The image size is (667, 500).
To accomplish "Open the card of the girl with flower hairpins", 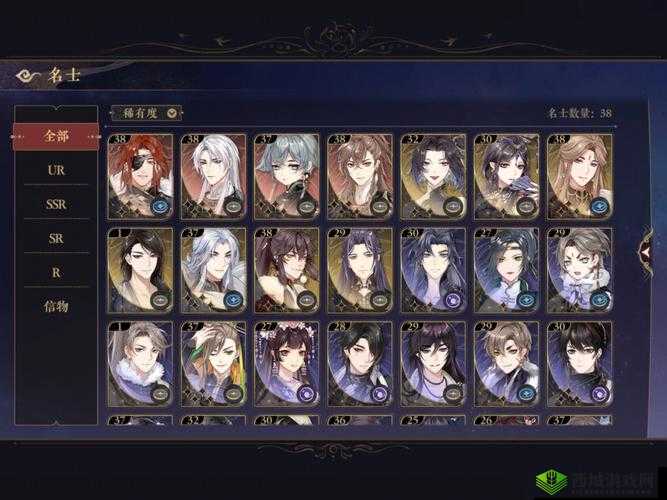I will coord(286,362).
